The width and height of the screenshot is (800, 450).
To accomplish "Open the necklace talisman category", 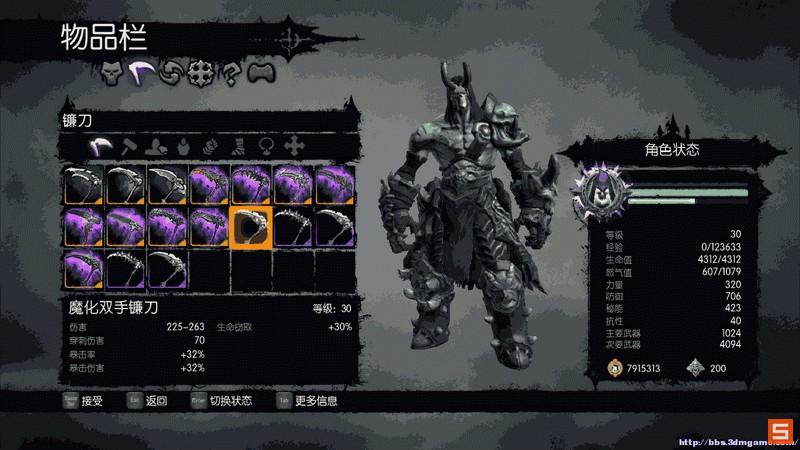I will 267,147.
